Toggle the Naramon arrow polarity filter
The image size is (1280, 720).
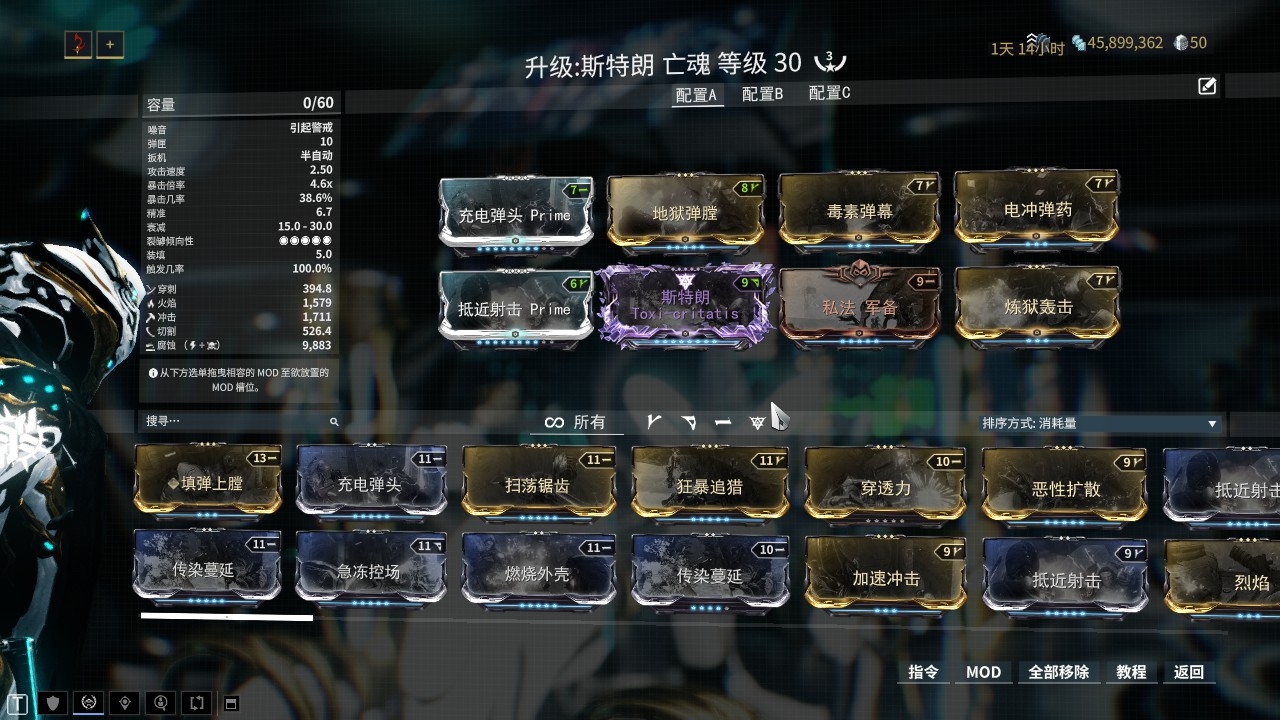[688, 423]
